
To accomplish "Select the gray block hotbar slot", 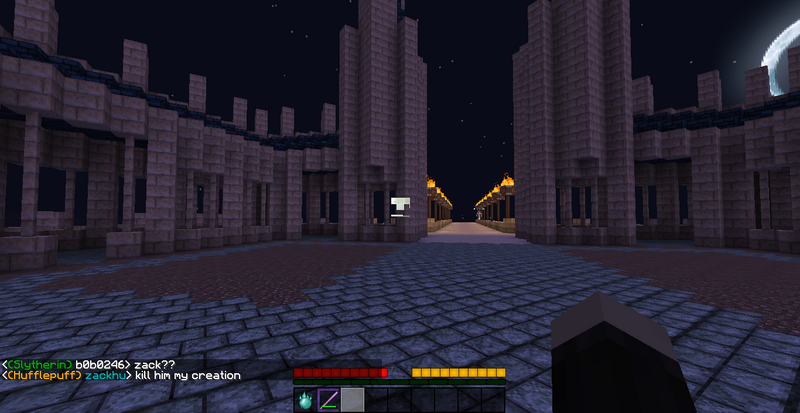I will (x=352, y=401).
